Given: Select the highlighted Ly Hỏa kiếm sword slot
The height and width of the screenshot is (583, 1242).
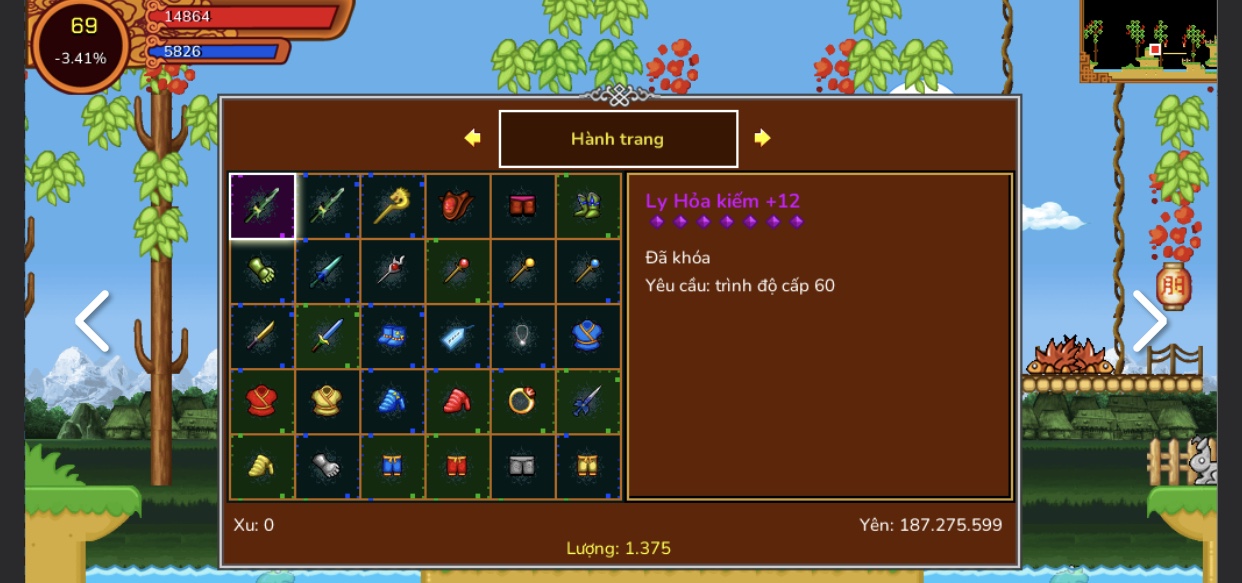Looking at the screenshot, I should 262,206.
